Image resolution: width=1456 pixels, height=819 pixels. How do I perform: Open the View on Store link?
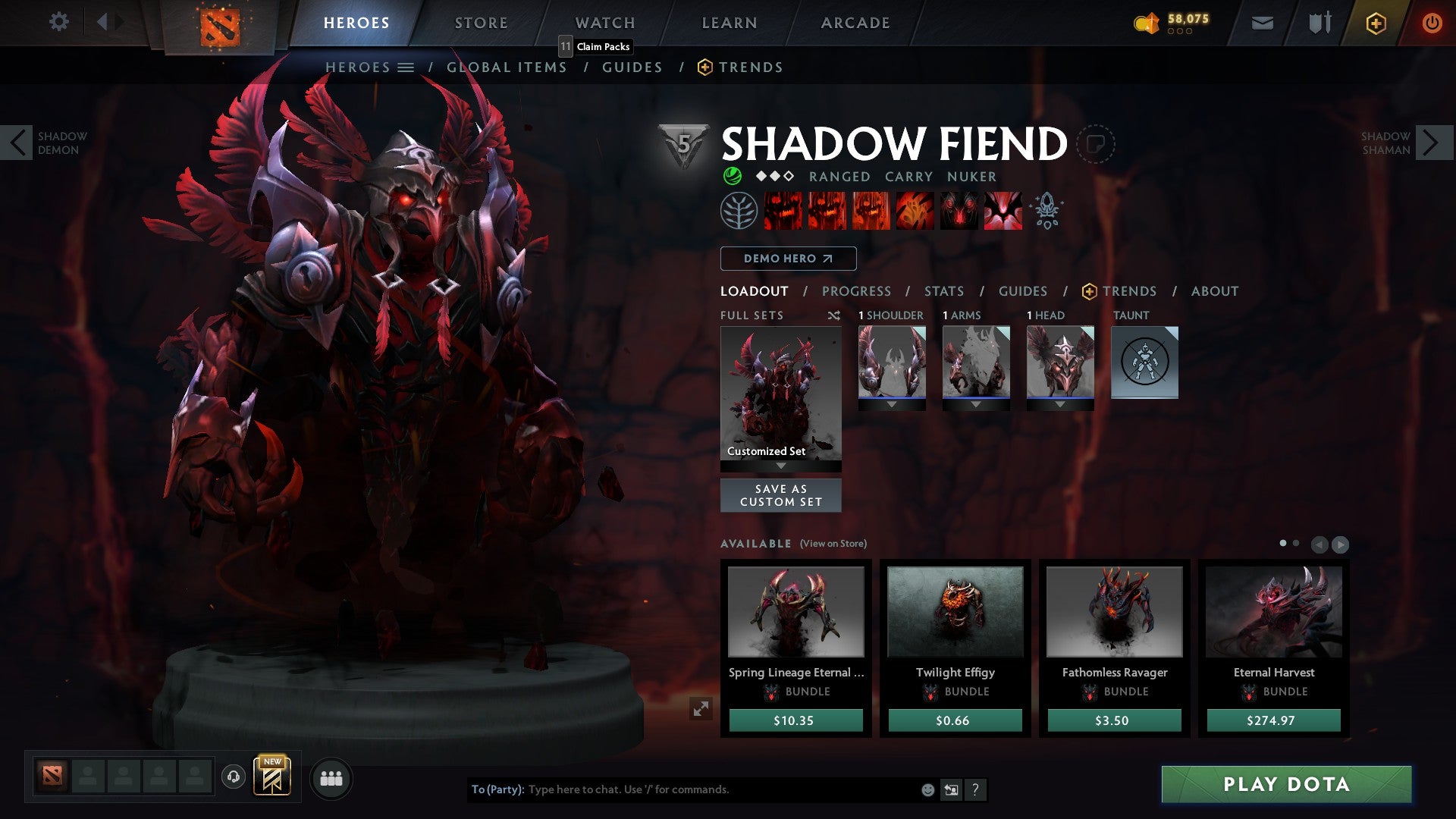tap(833, 544)
